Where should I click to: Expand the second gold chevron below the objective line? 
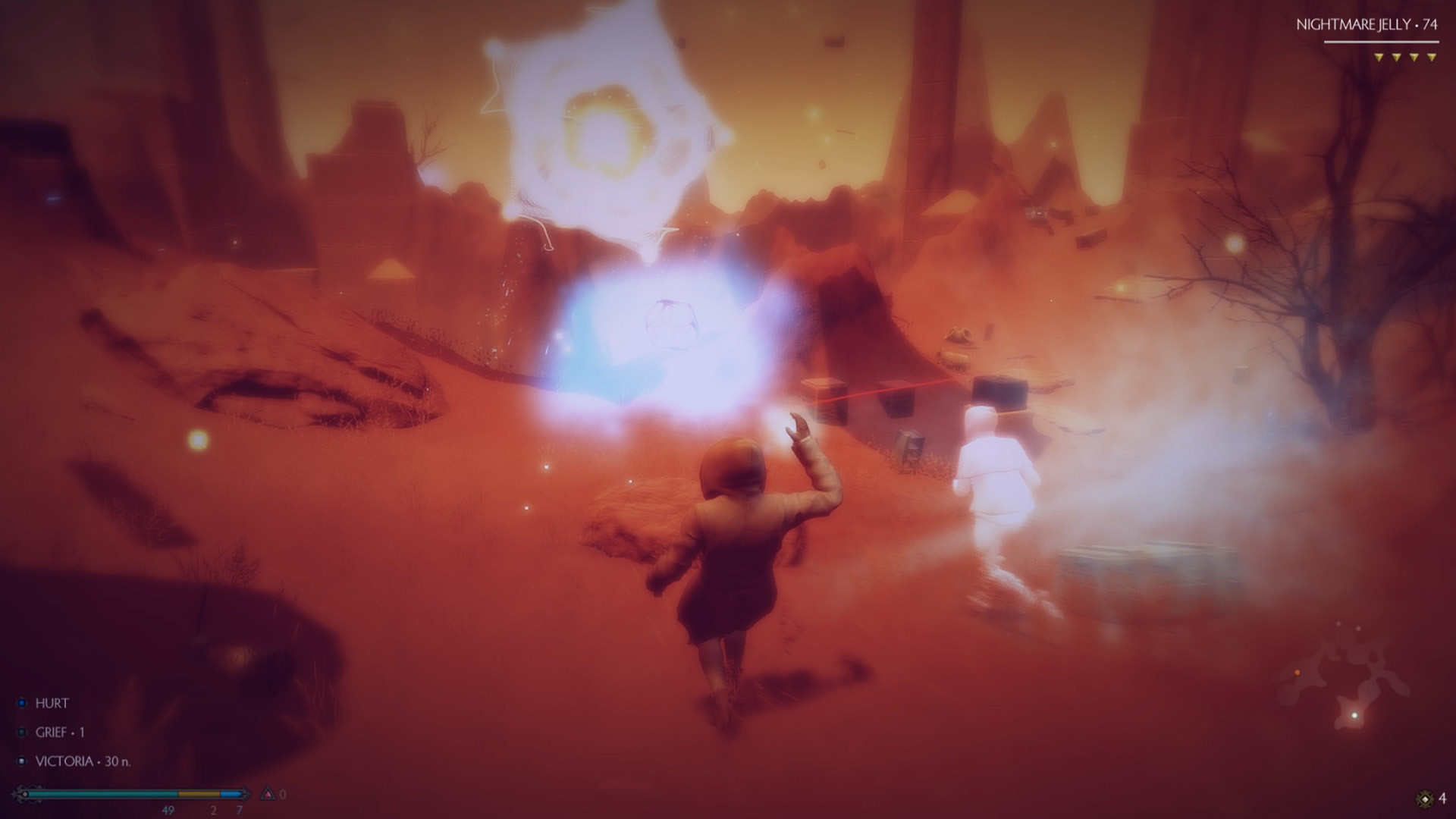(x=1397, y=57)
